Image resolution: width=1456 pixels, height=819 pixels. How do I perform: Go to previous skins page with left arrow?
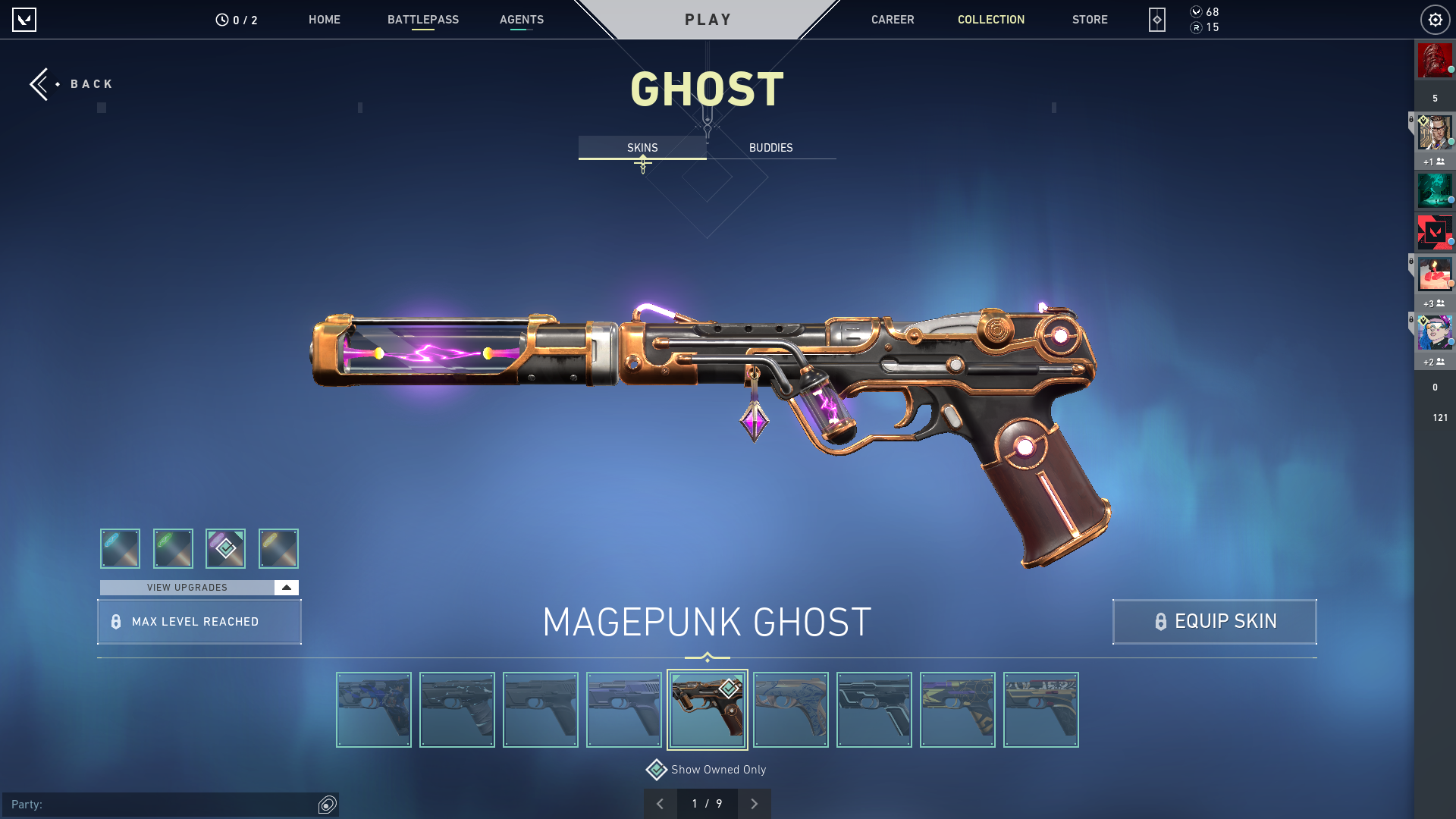pos(661,803)
